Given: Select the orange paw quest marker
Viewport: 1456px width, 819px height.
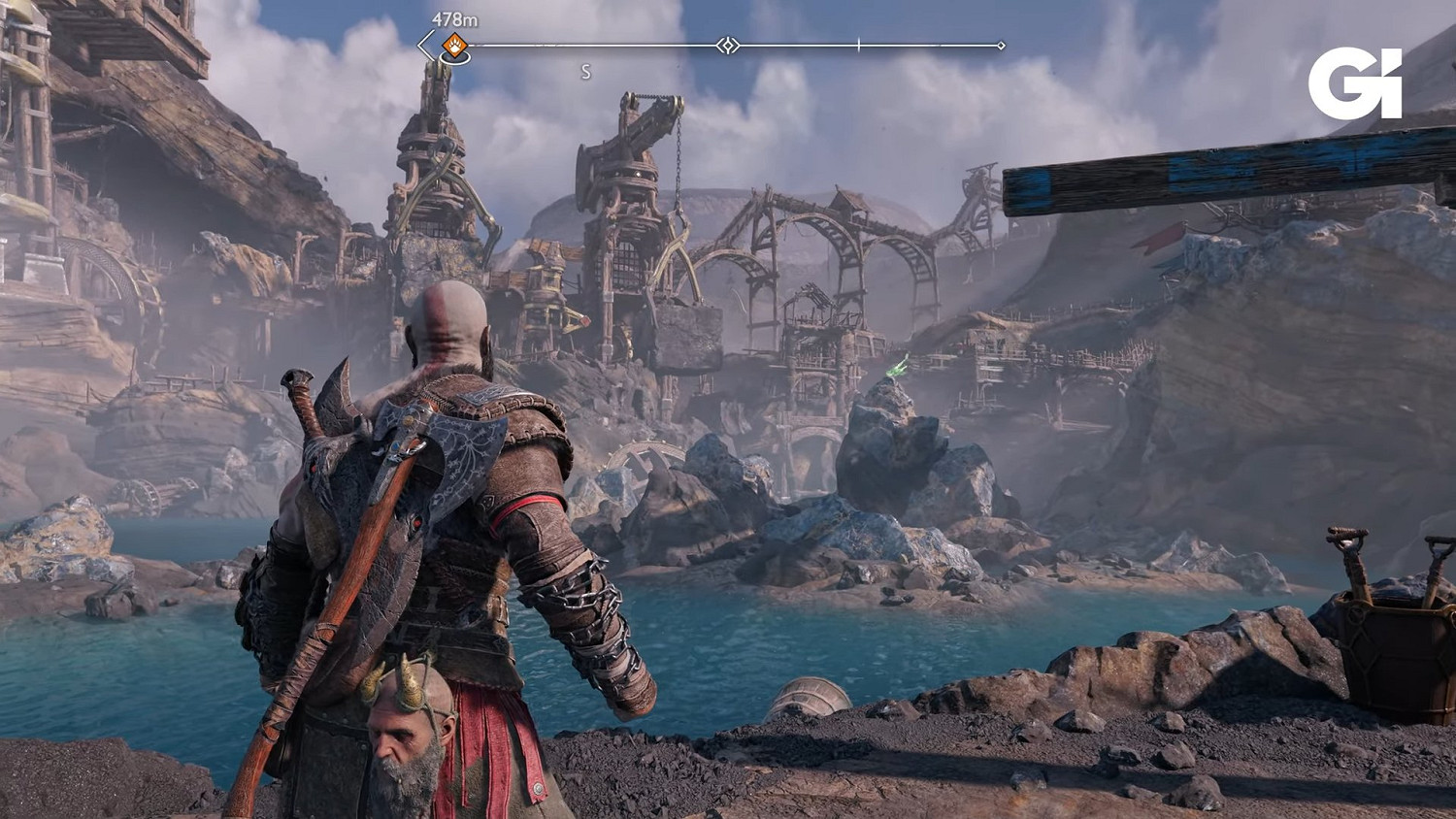Looking at the screenshot, I should pyautogui.click(x=454, y=45).
